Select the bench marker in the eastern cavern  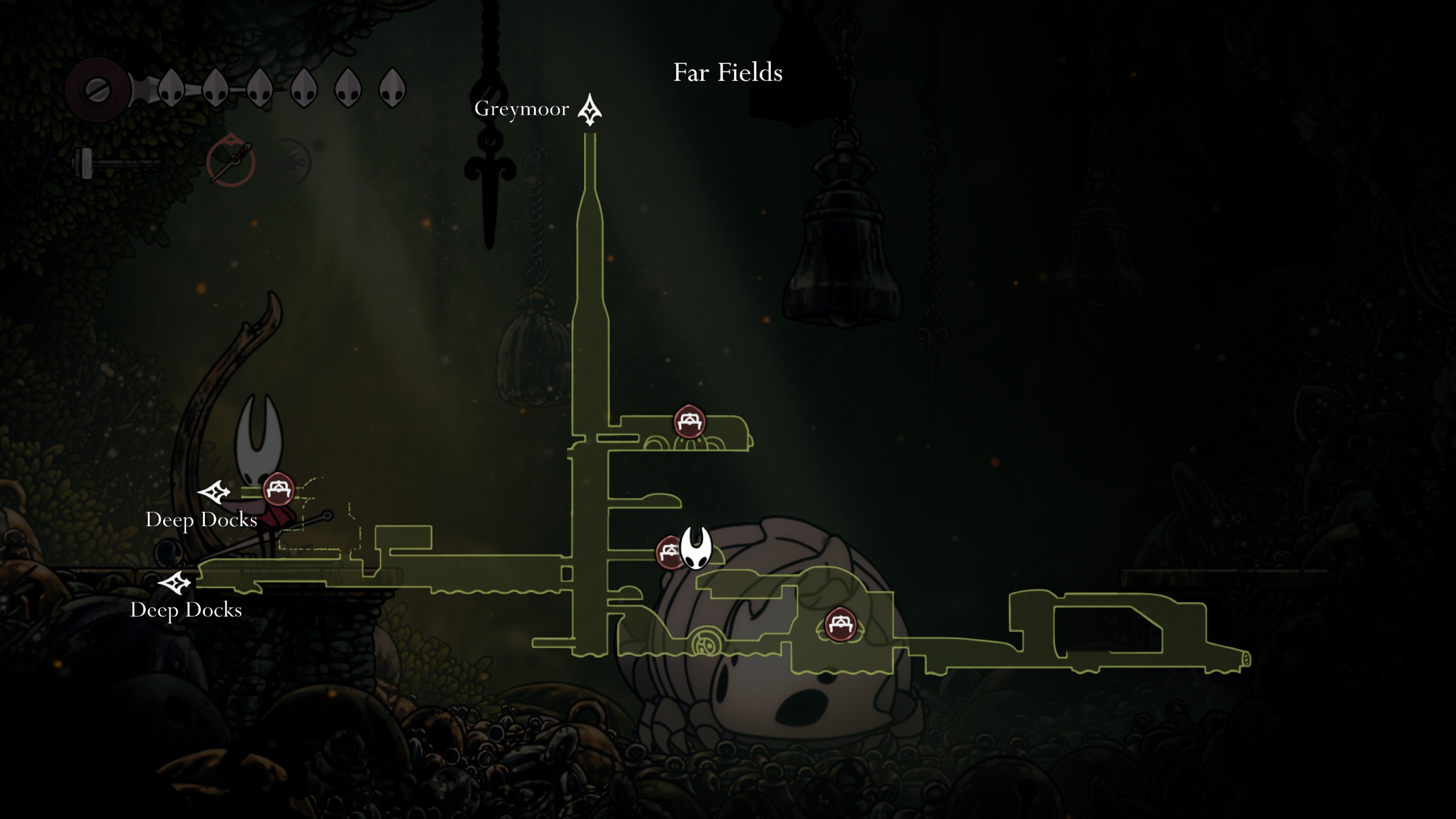[840, 624]
